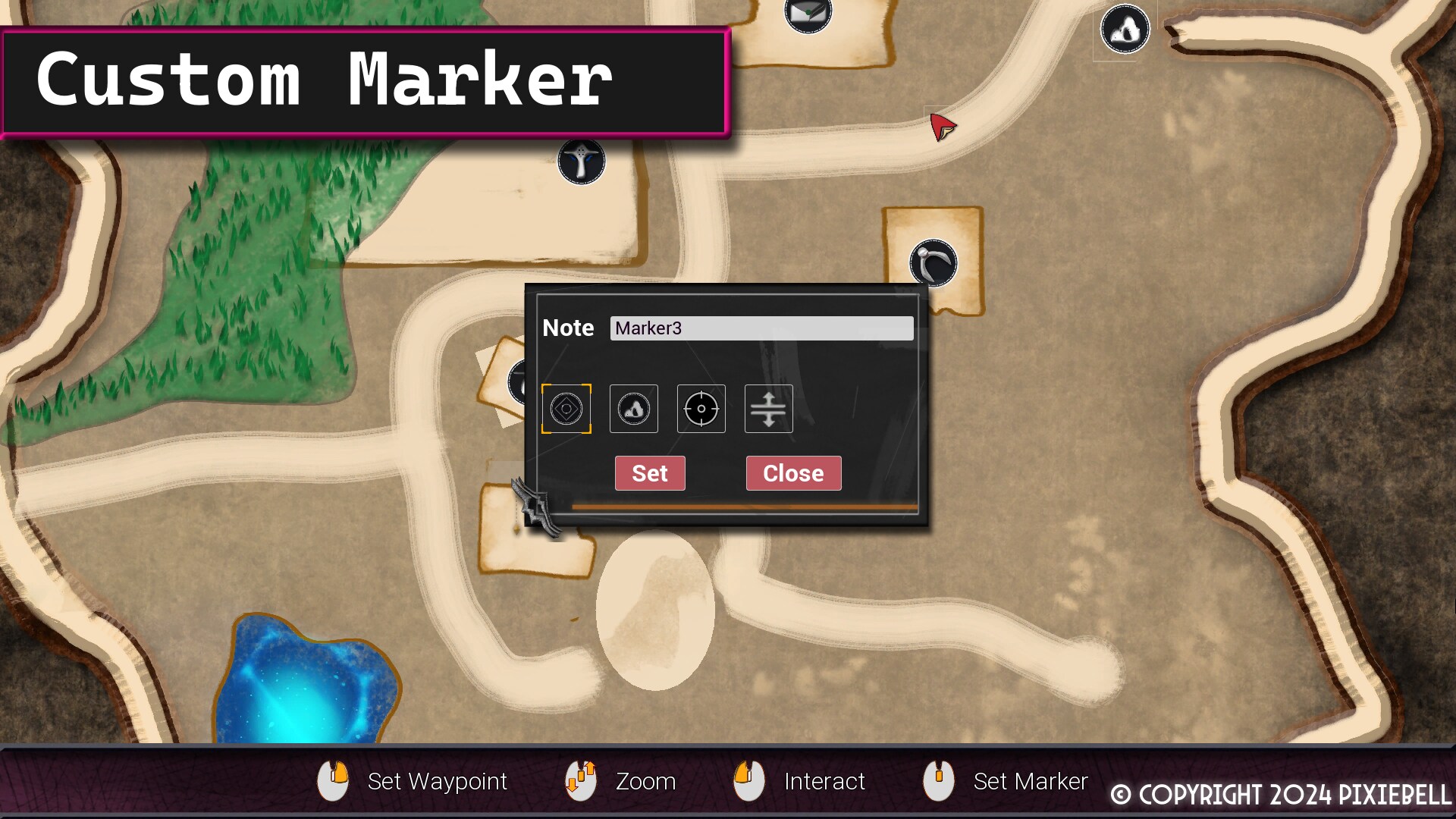
Task: Click the Interact mouse icon
Action: [749, 780]
